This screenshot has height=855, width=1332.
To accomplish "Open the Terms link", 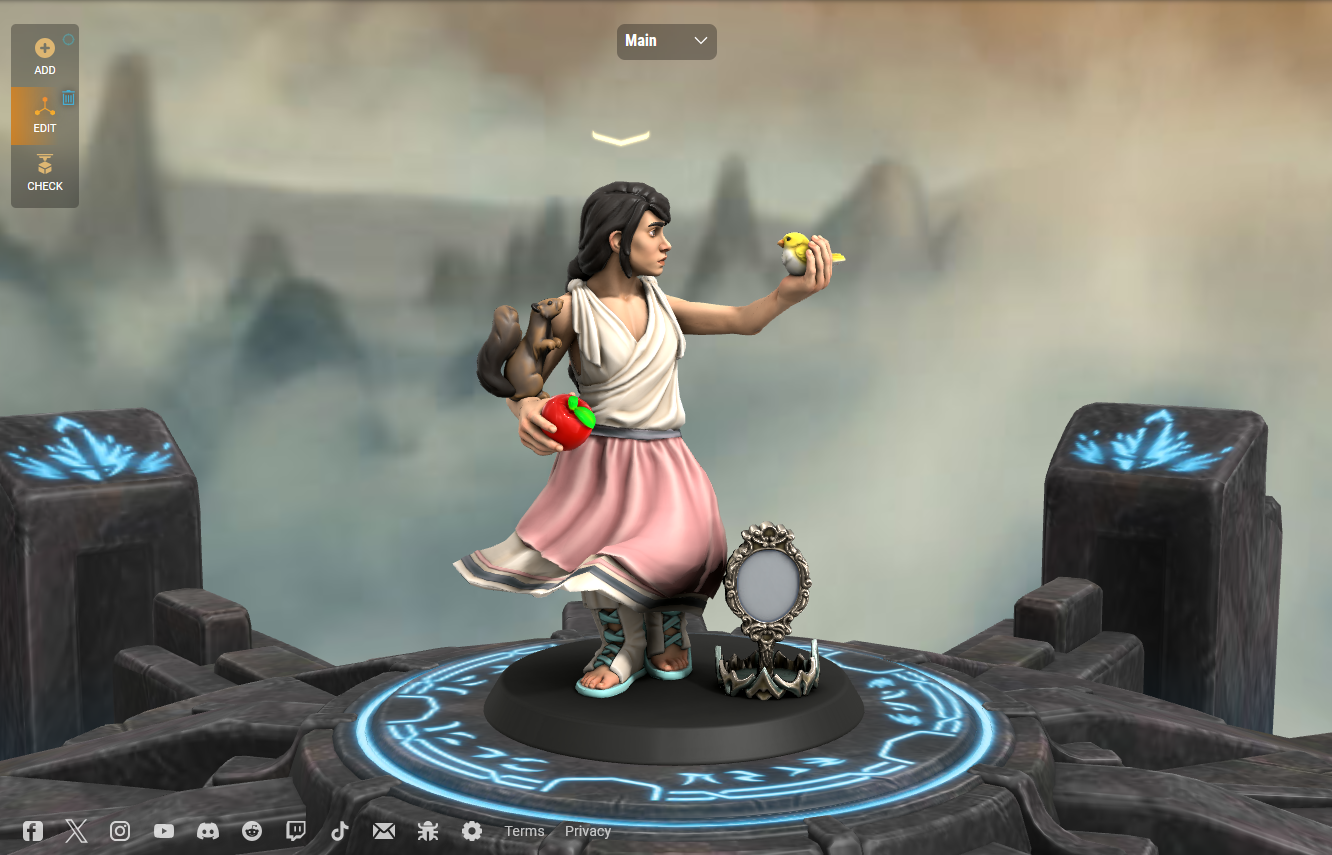I will (524, 831).
